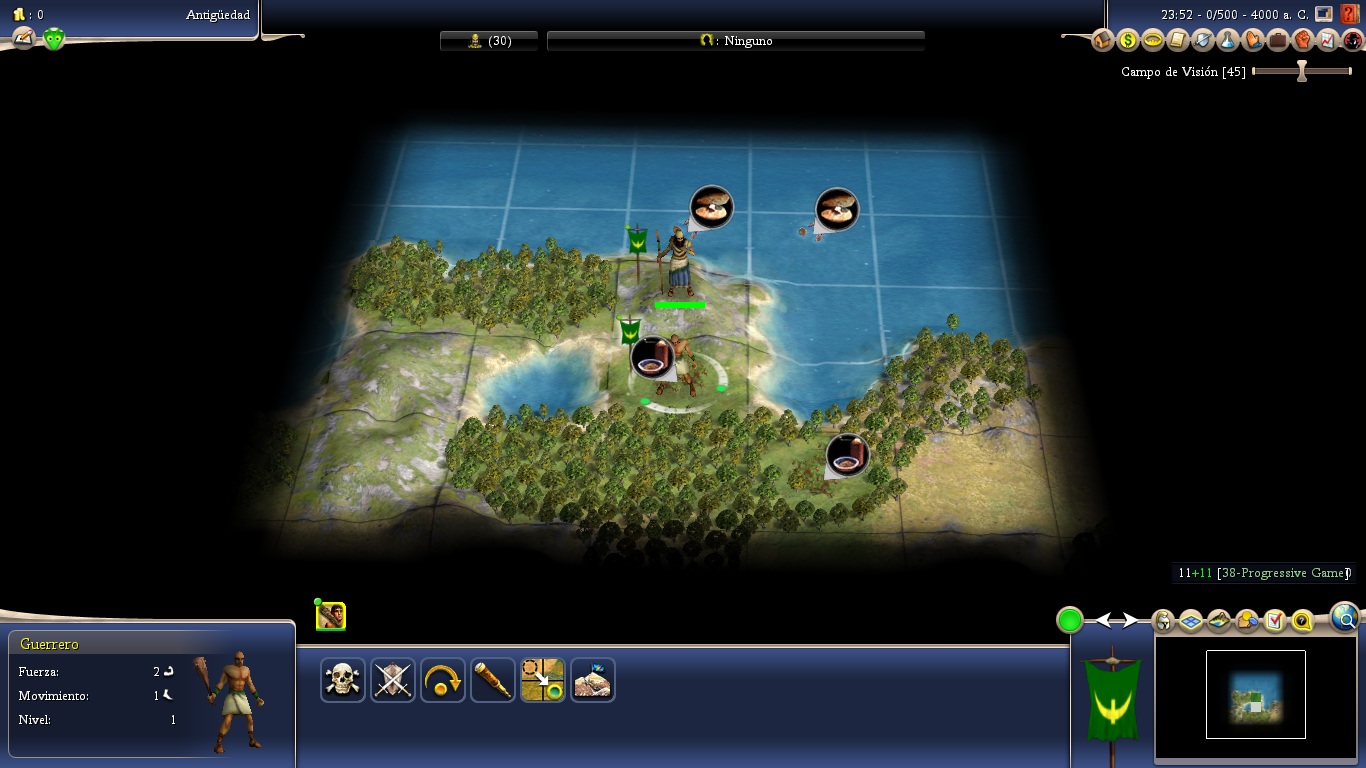Delete unit with the skull icon
Image resolution: width=1366 pixels, height=768 pixels.
(343, 680)
